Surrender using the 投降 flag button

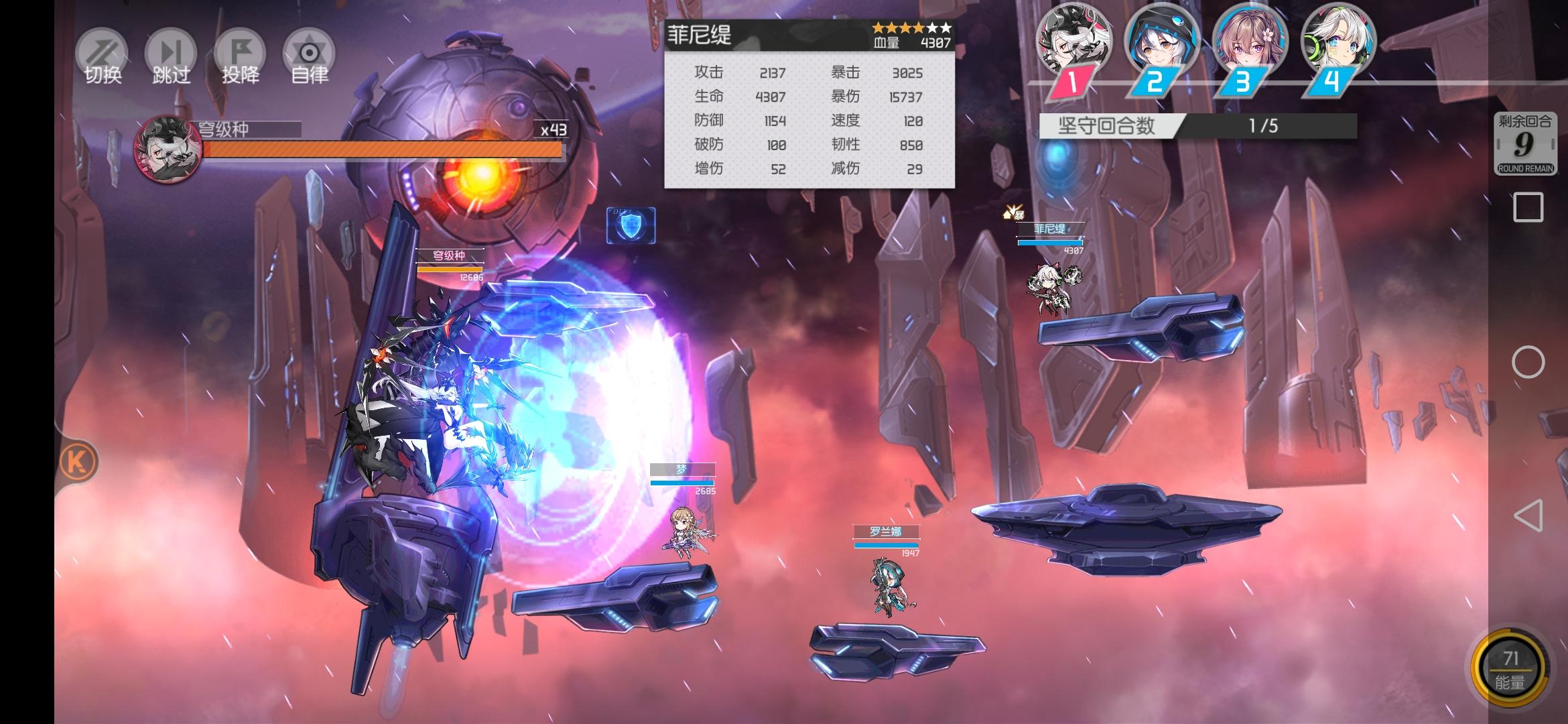[x=241, y=56]
